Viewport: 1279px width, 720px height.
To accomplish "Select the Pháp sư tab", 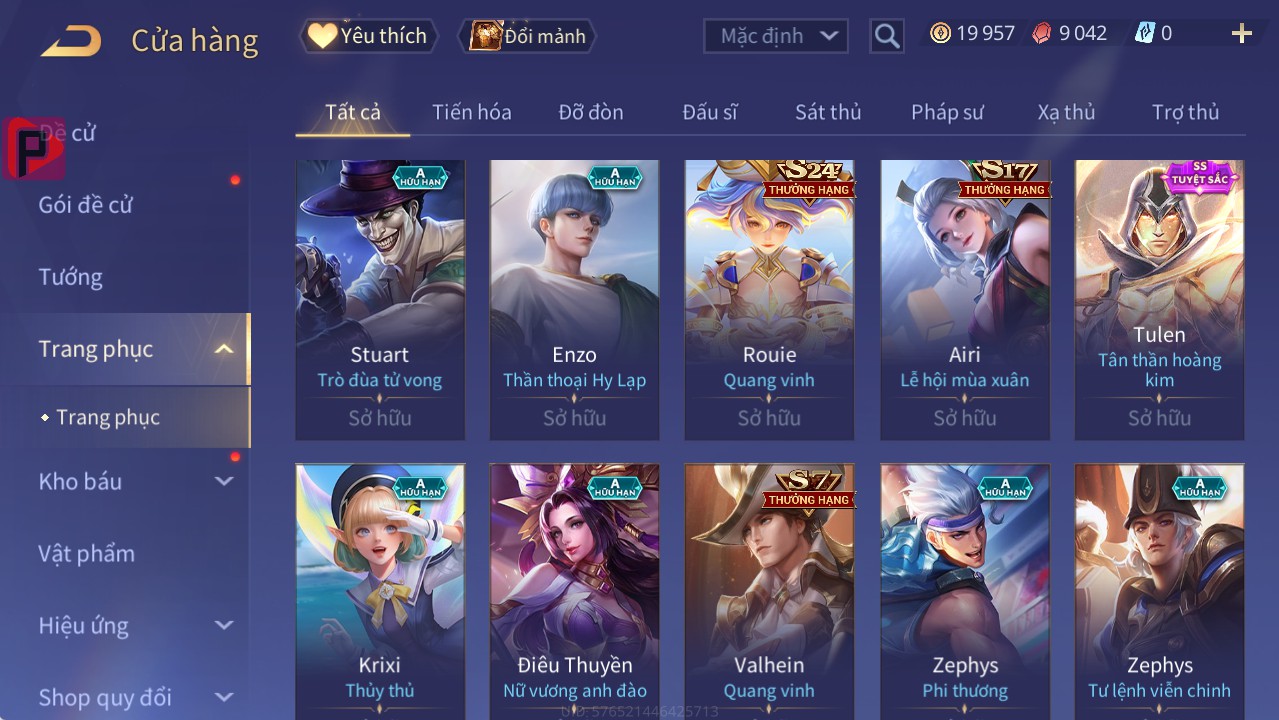I will [x=946, y=112].
